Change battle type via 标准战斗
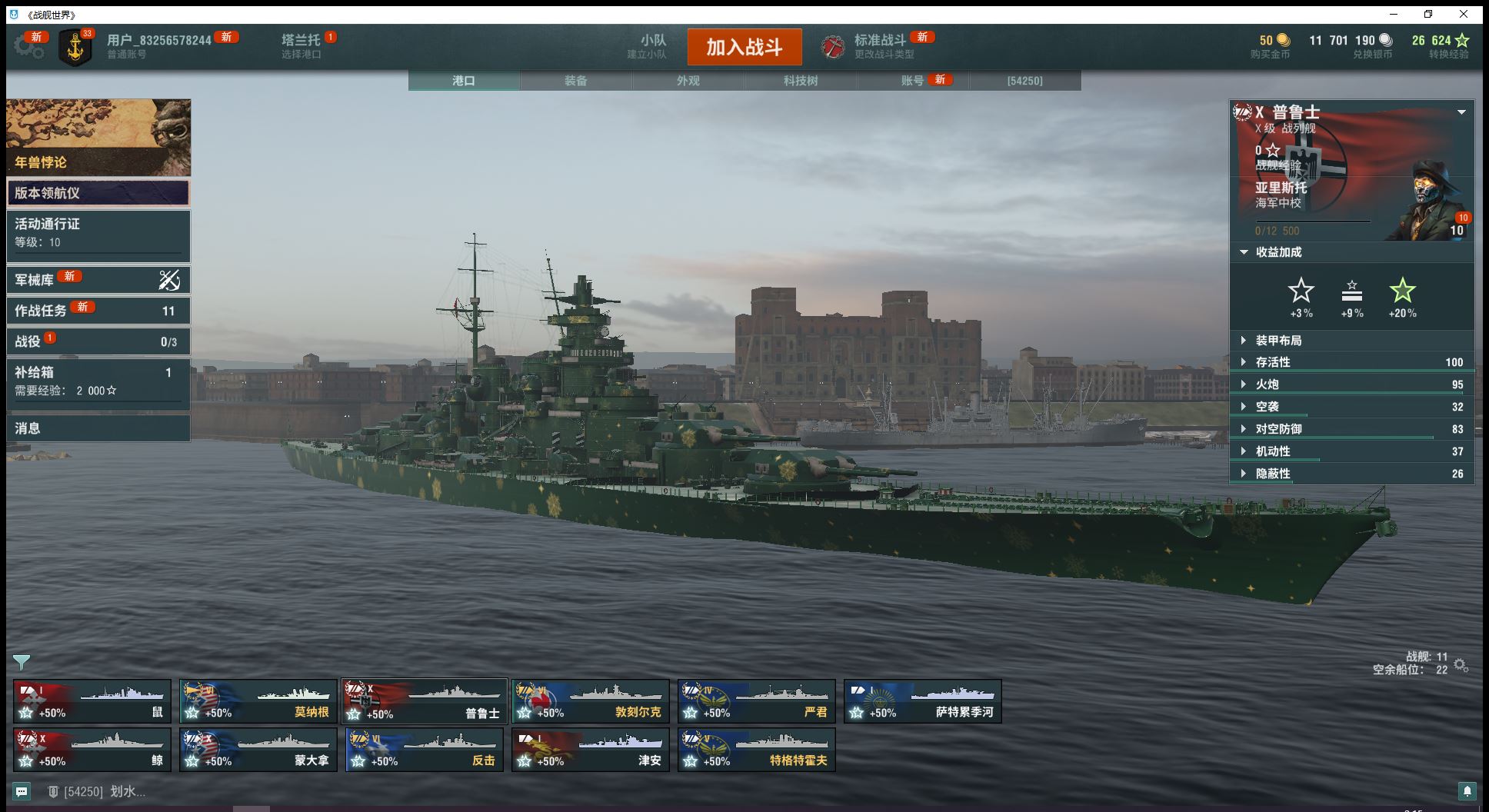Viewport: 1489px width, 812px height. (880, 46)
